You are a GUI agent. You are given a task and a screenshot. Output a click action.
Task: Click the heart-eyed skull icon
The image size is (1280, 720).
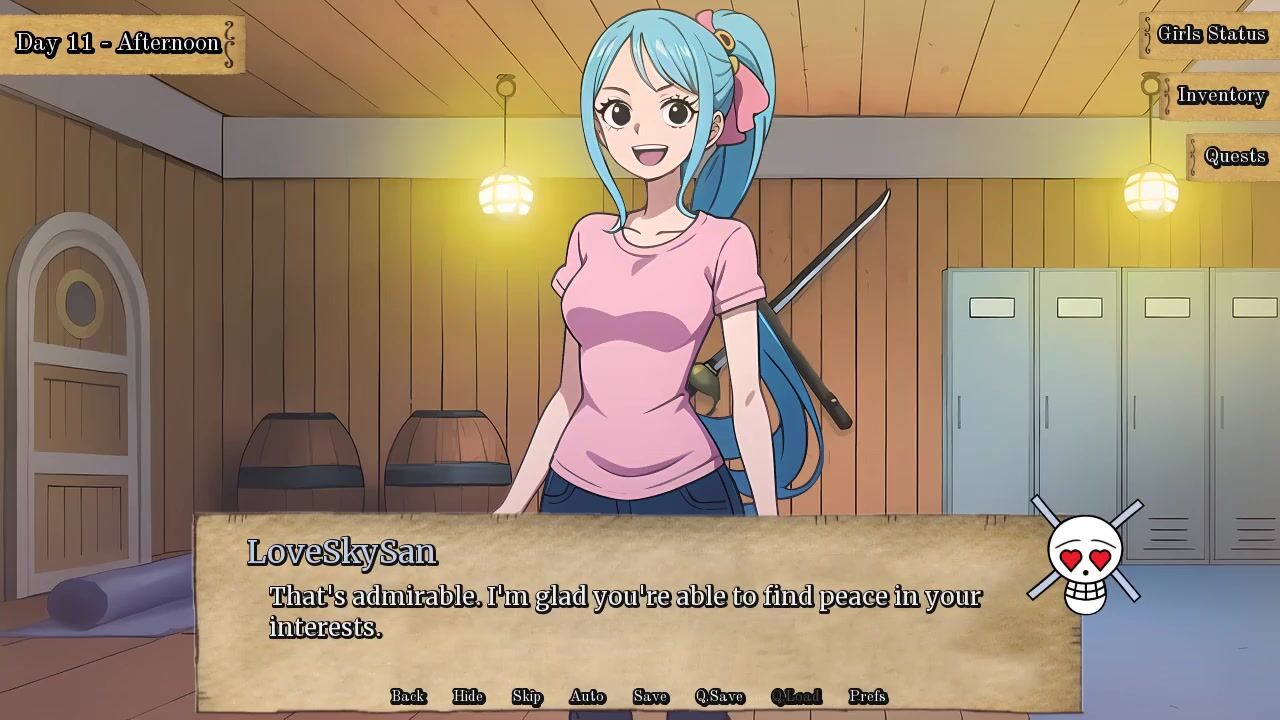coord(1086,562)
